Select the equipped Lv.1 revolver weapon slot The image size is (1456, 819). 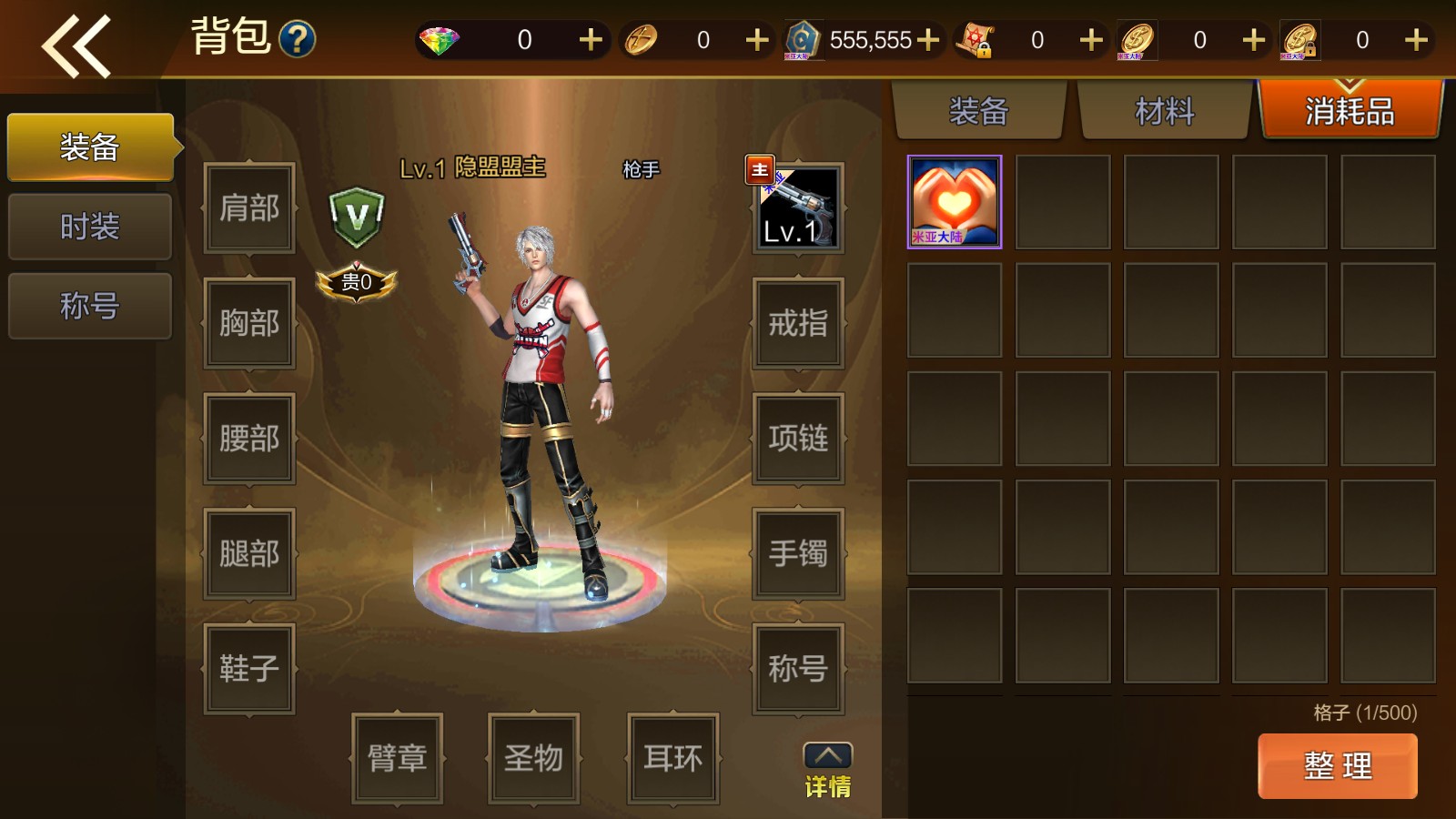pyautogui.click(x=798, y=207)
